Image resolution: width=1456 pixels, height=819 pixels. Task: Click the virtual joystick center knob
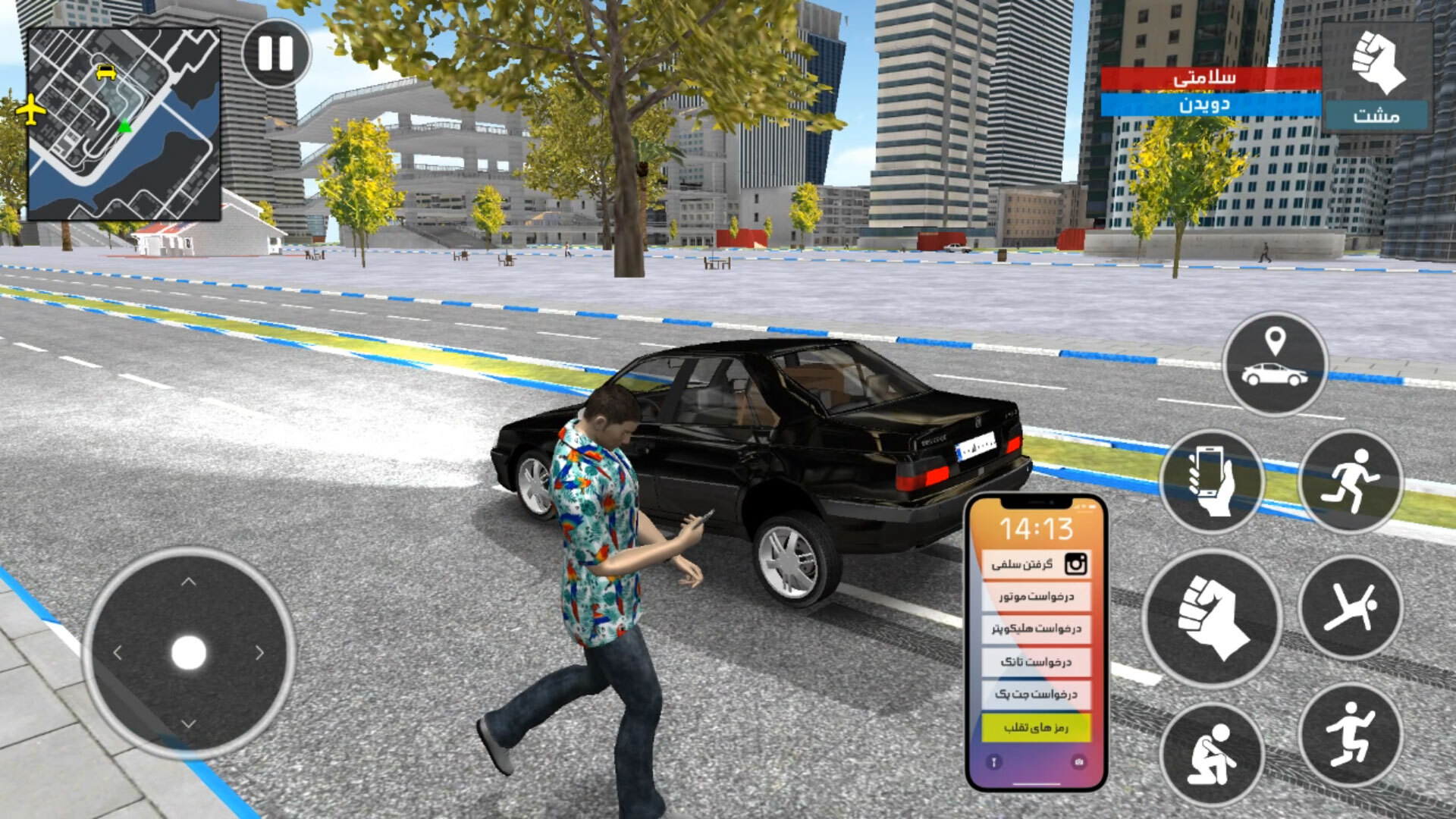point(189,653)
